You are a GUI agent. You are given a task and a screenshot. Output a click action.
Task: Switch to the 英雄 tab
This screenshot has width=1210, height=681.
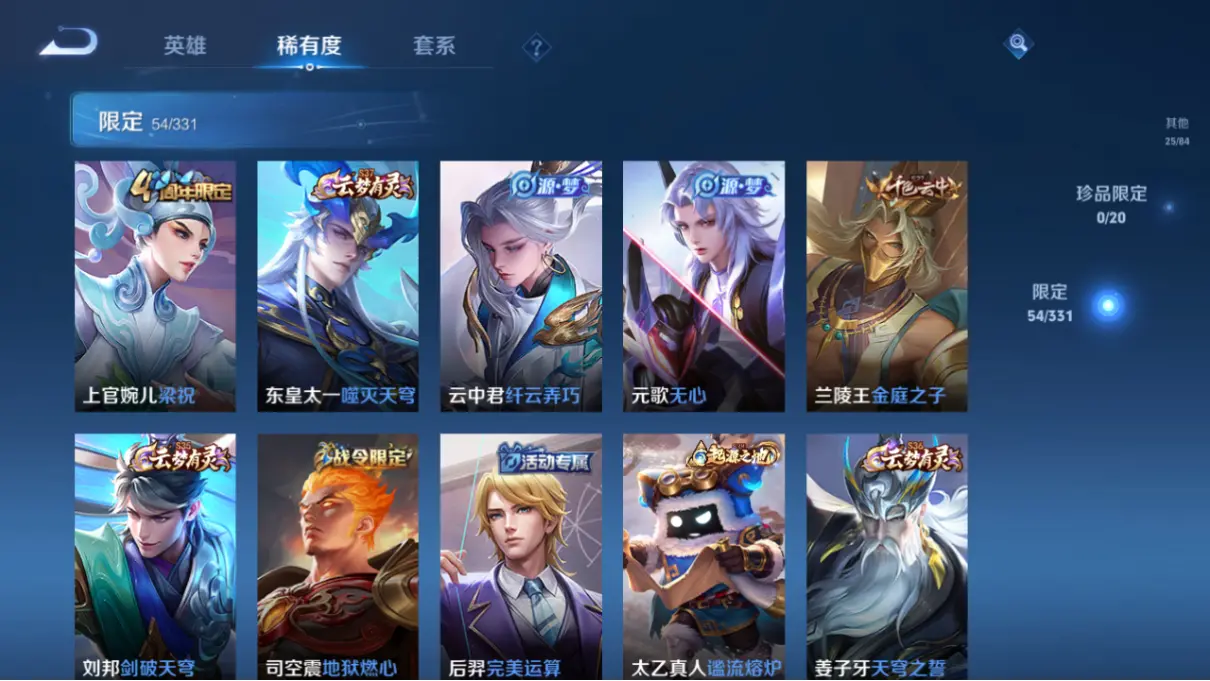pos(185,46)
